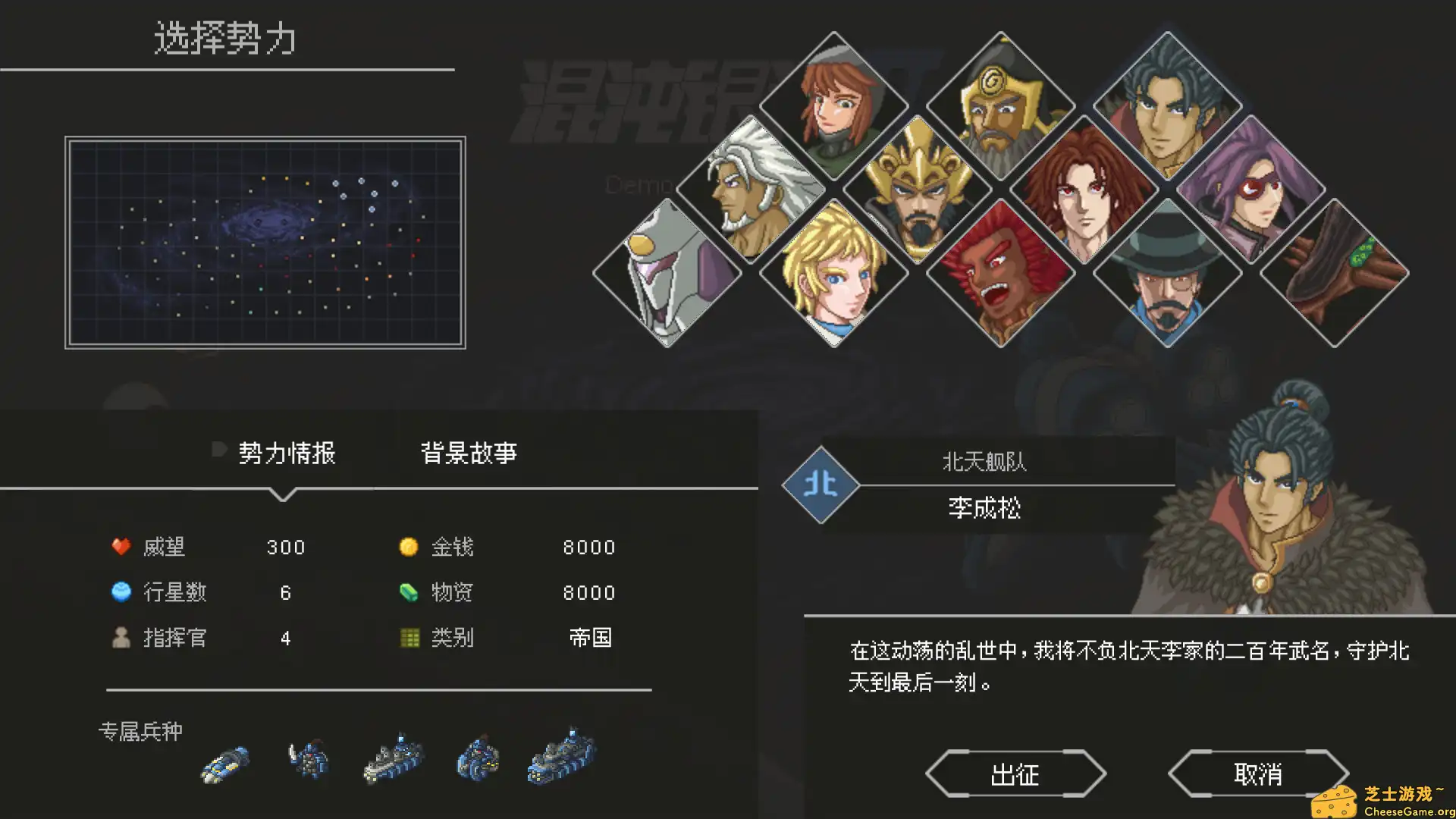Click the 物资 green supplies icon
Screen dimensions: 1456x819
[x=409, y=592]
